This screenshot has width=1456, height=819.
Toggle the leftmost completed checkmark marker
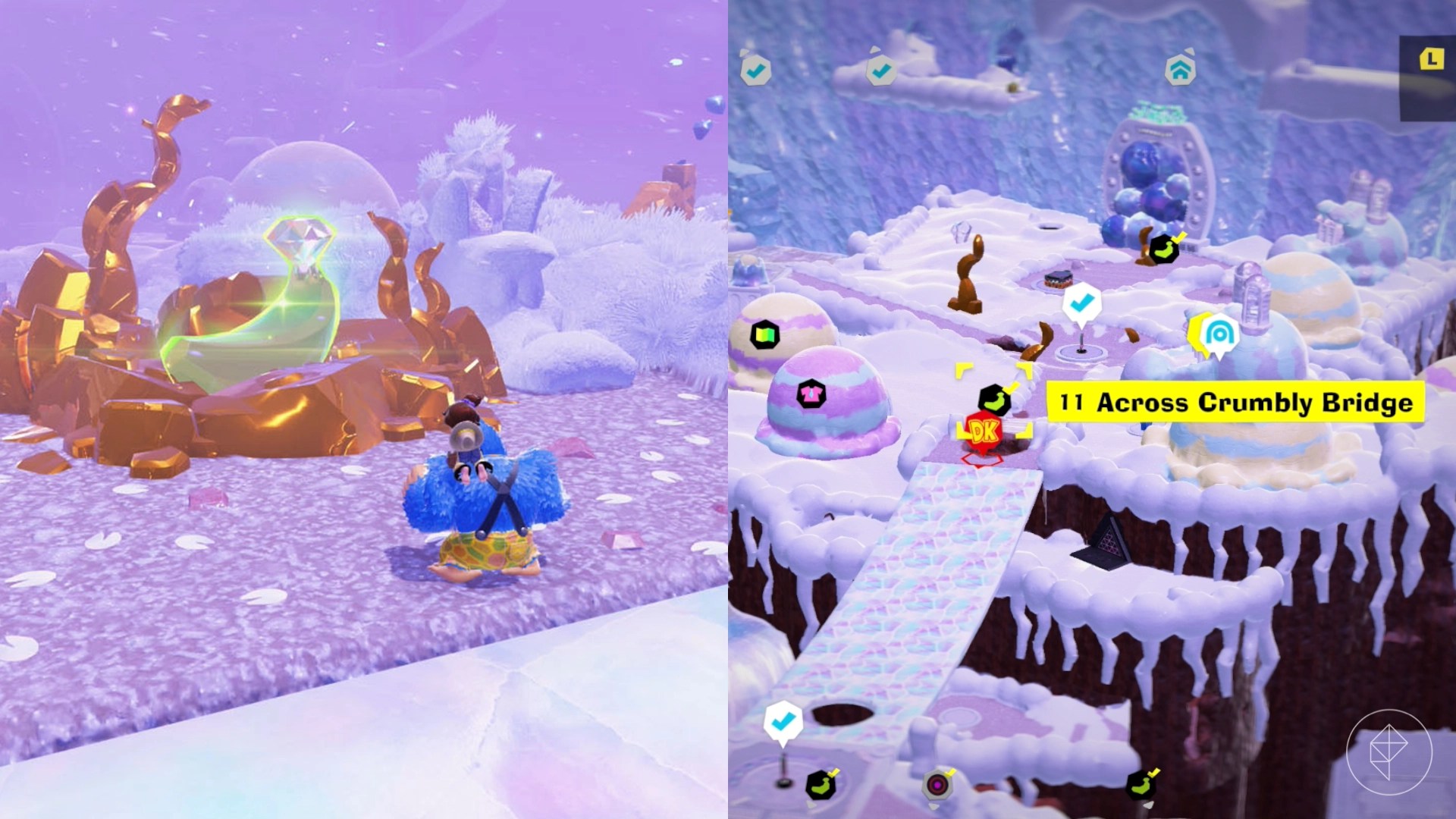(x=756, y=70)
